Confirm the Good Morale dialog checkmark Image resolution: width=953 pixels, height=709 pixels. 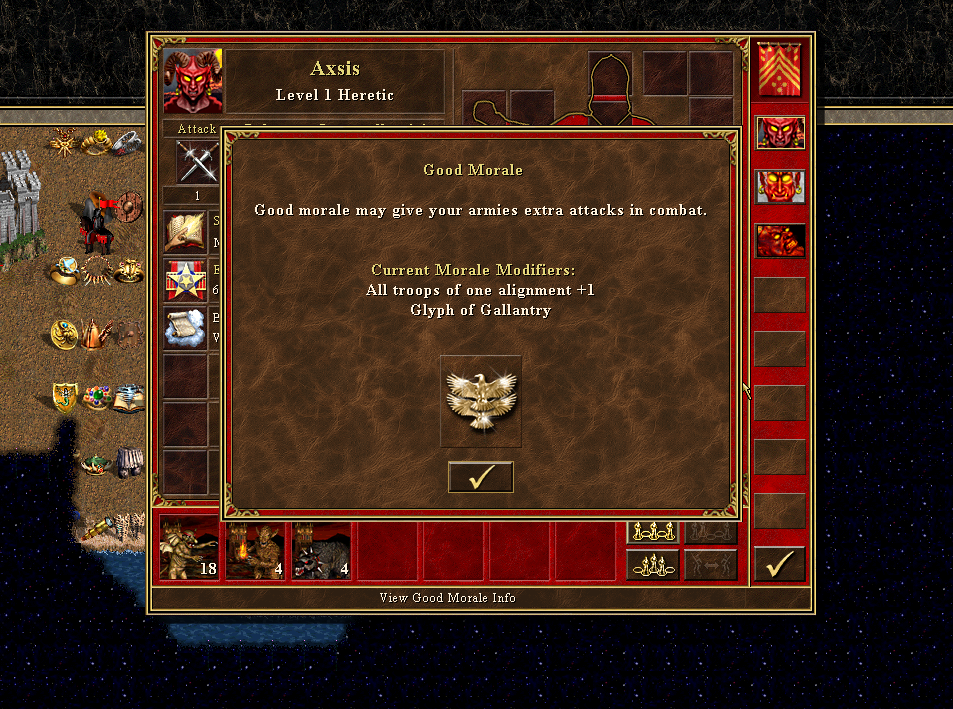point(480,477)
